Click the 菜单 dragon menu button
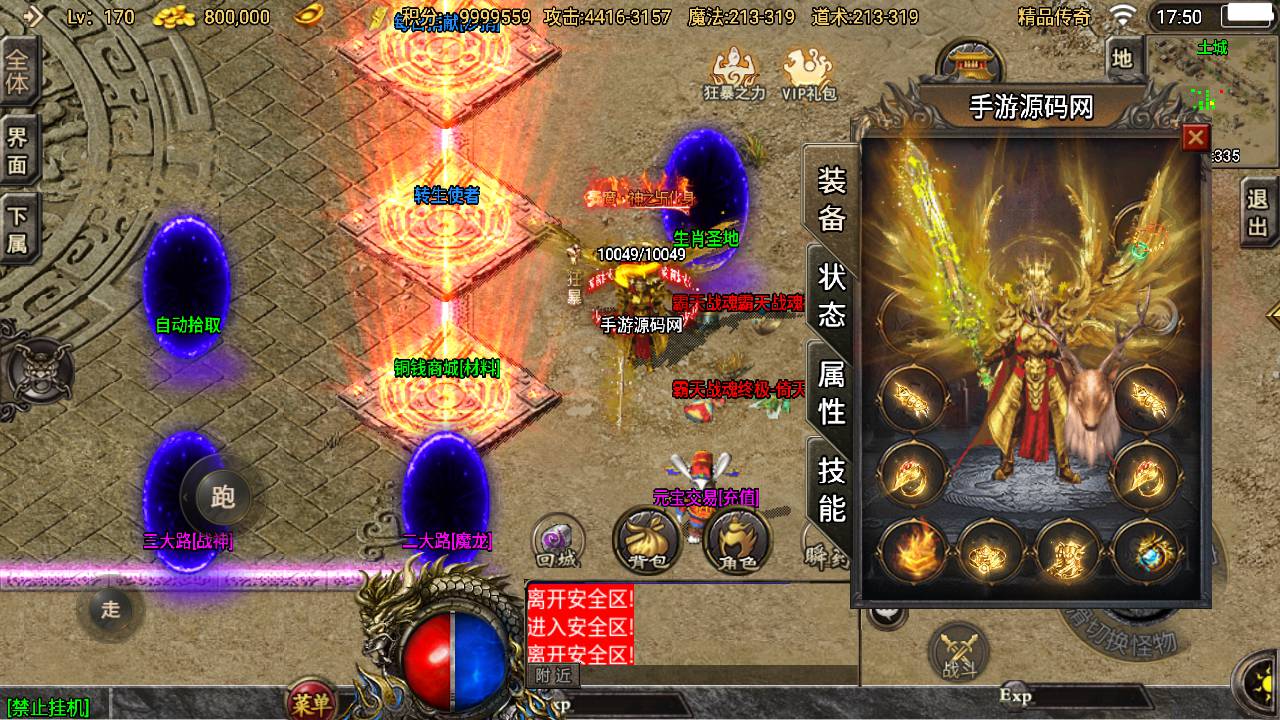The width and height of the screenshot is (1280, 720). coord(310,701)
